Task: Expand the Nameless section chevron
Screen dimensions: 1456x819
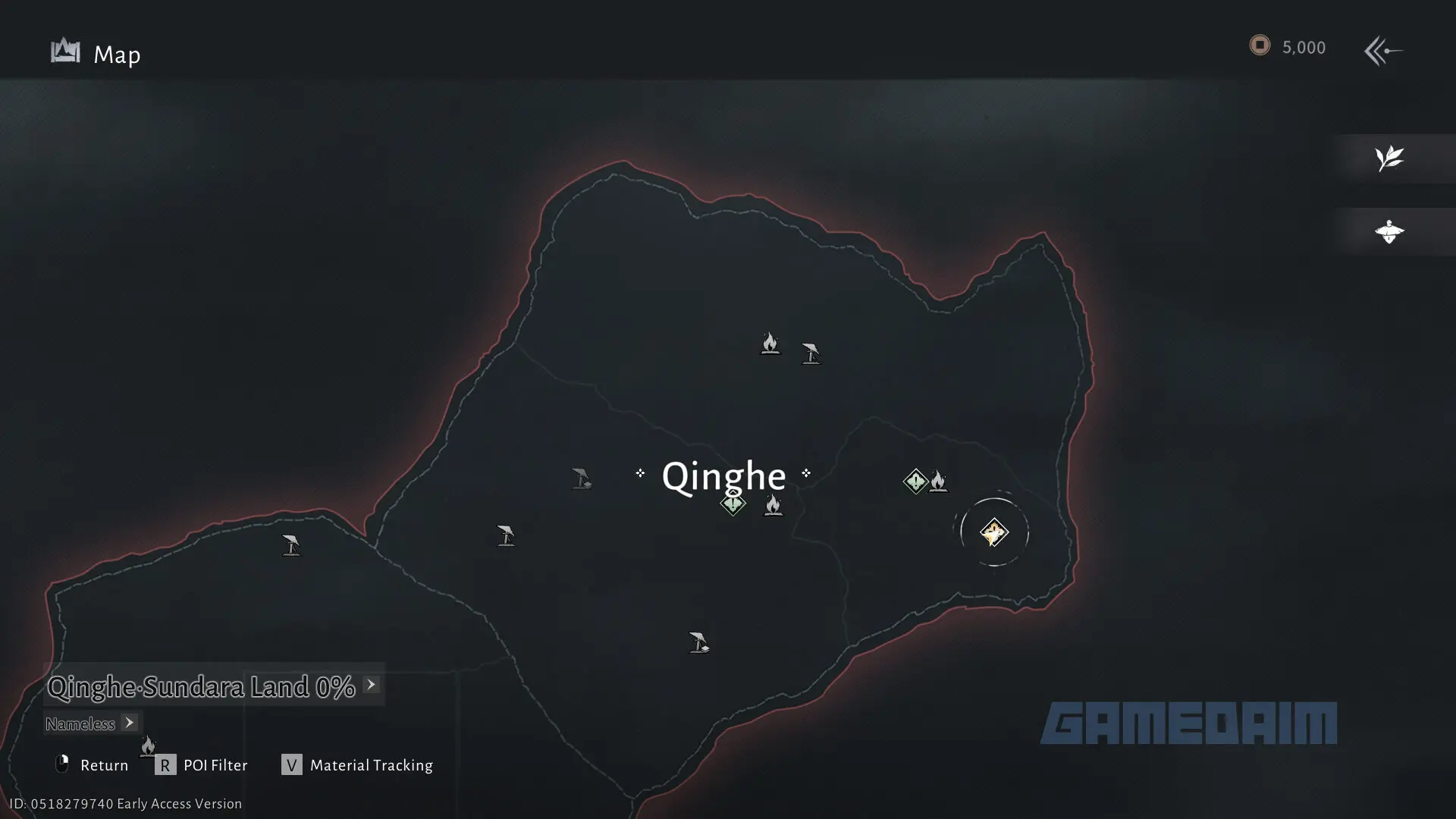Action: (129, 723)
